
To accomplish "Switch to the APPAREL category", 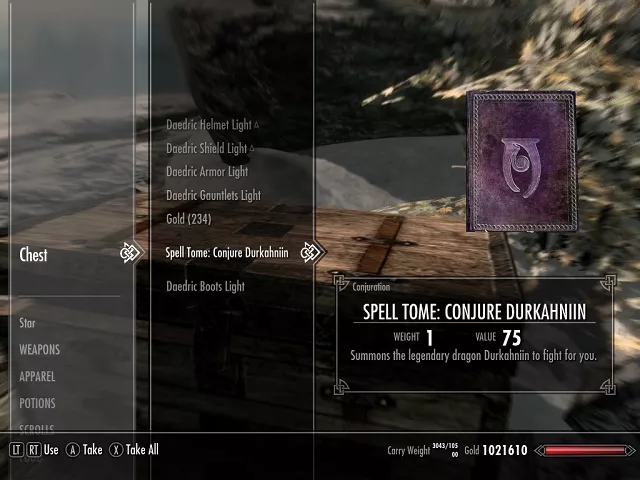I will point(37,377).
